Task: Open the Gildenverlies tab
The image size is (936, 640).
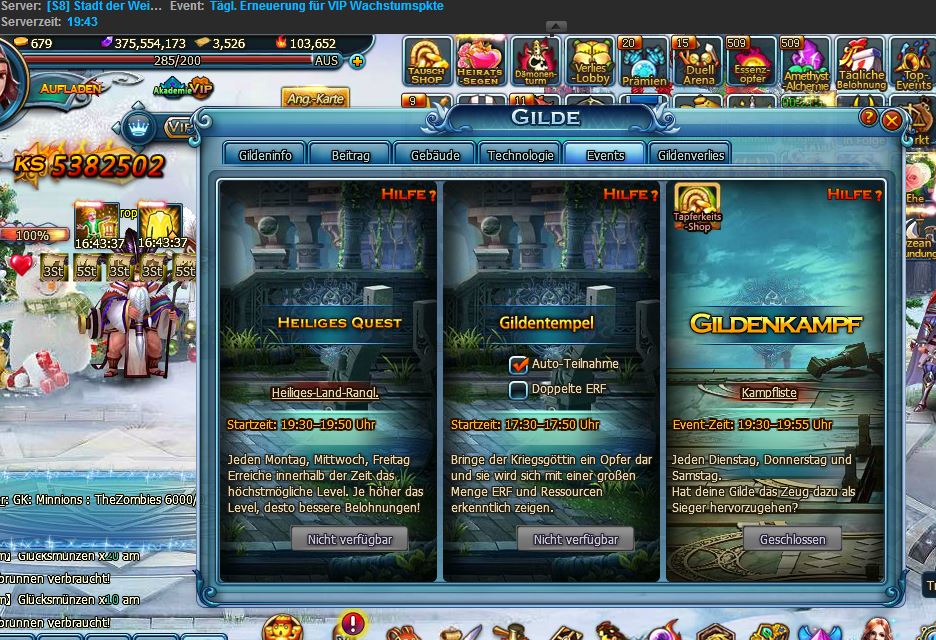Action: click(688, 155)
